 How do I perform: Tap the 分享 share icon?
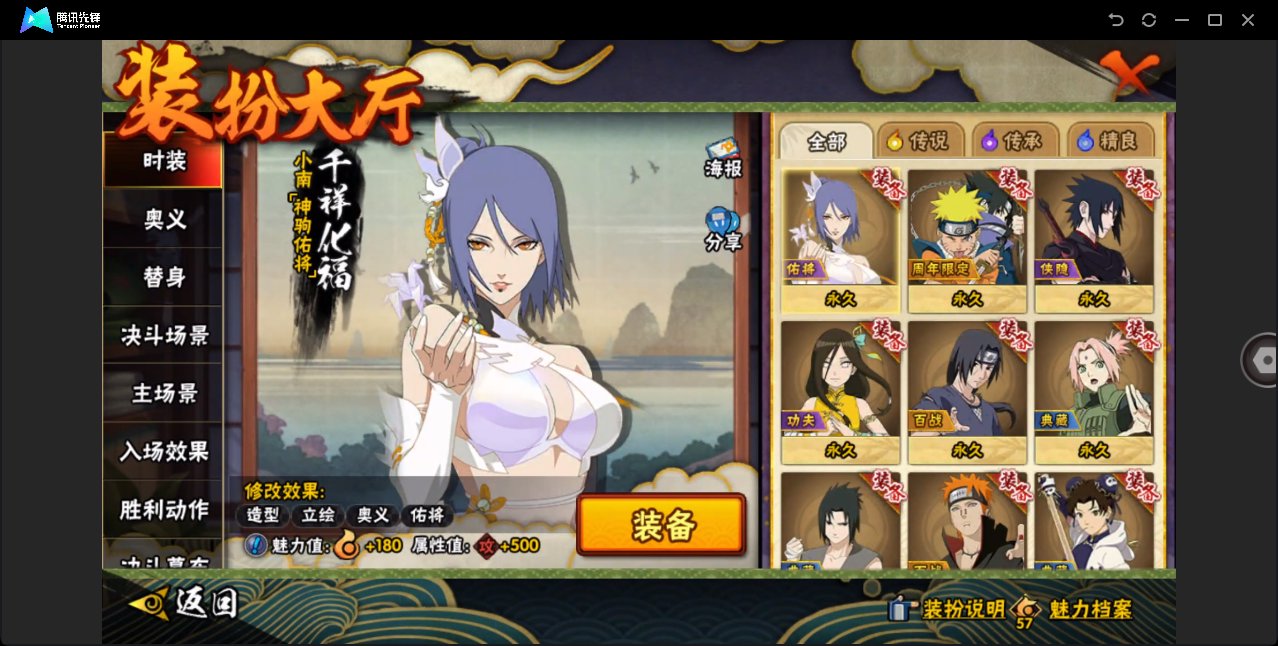pyautogui.click(x=722, y=229)
